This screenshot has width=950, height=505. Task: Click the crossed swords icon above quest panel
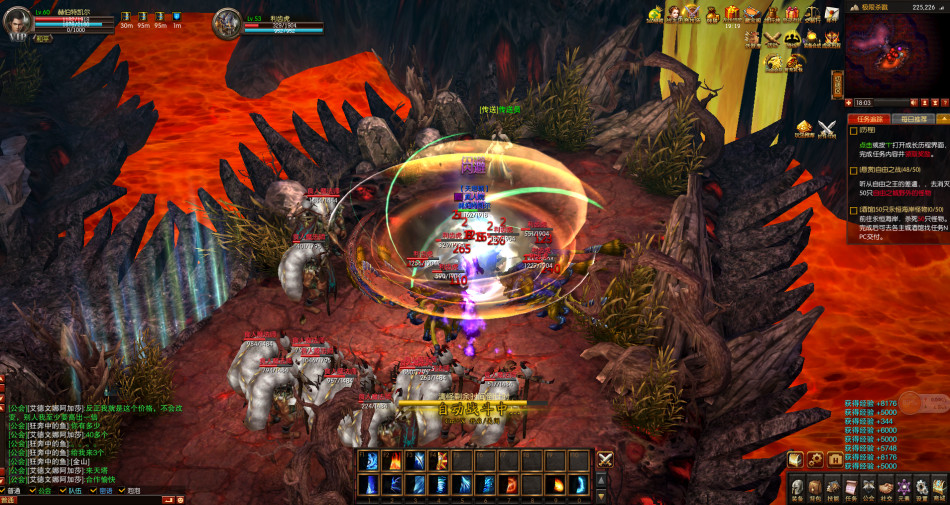(x=827, y=126)
